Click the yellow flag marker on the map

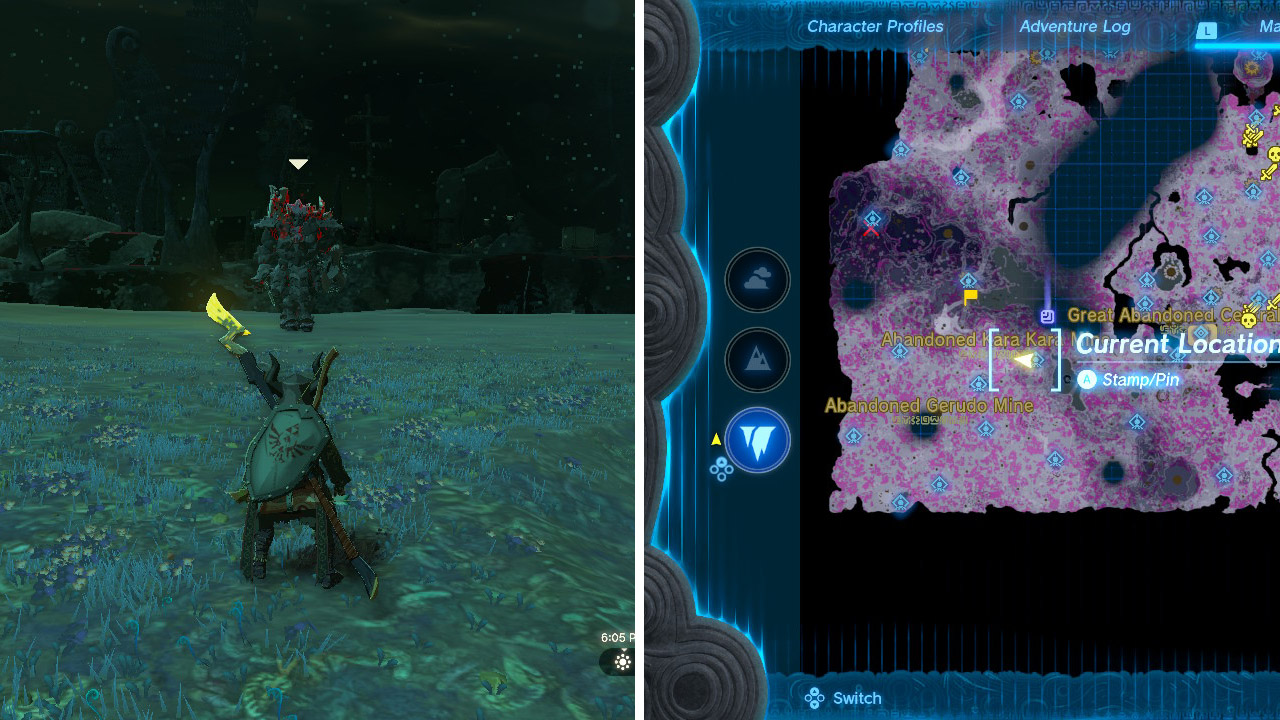[969, 297]
